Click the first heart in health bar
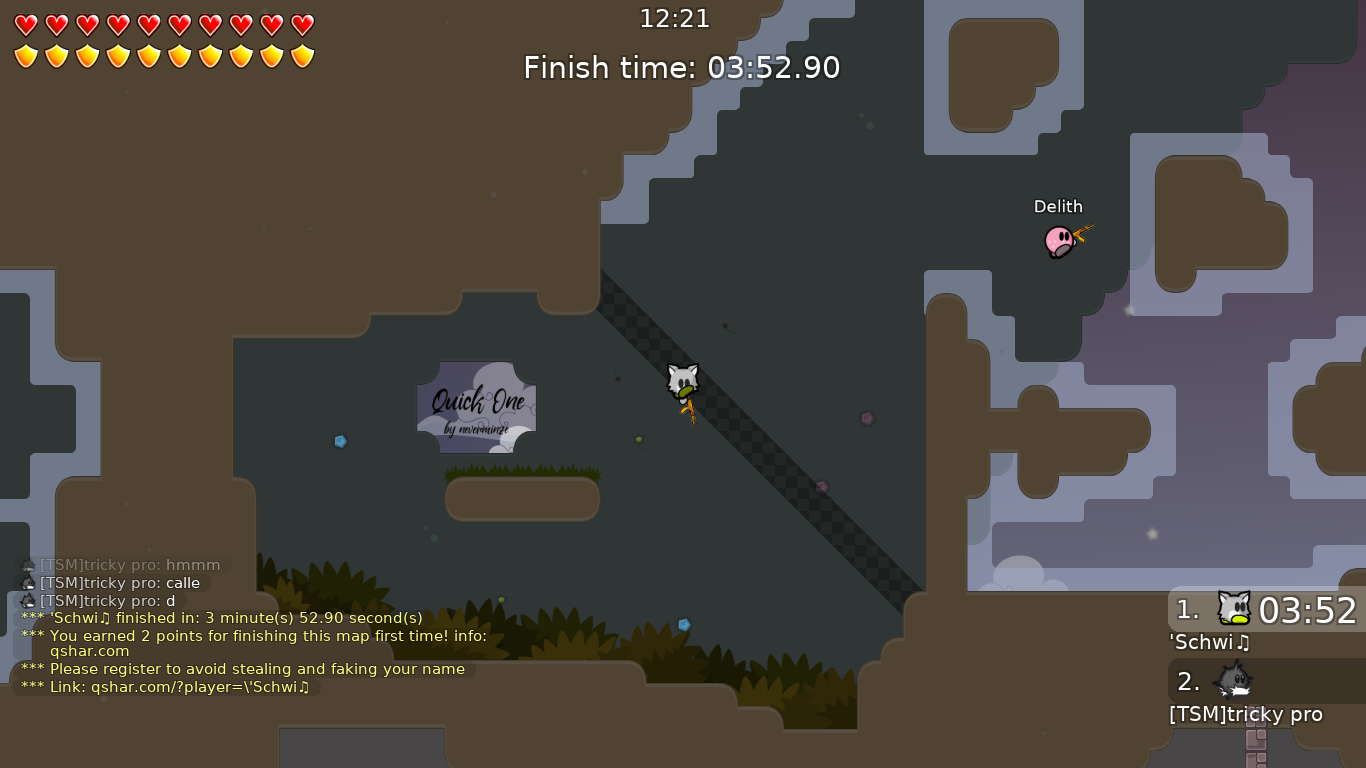 click(x=25, y=25)
